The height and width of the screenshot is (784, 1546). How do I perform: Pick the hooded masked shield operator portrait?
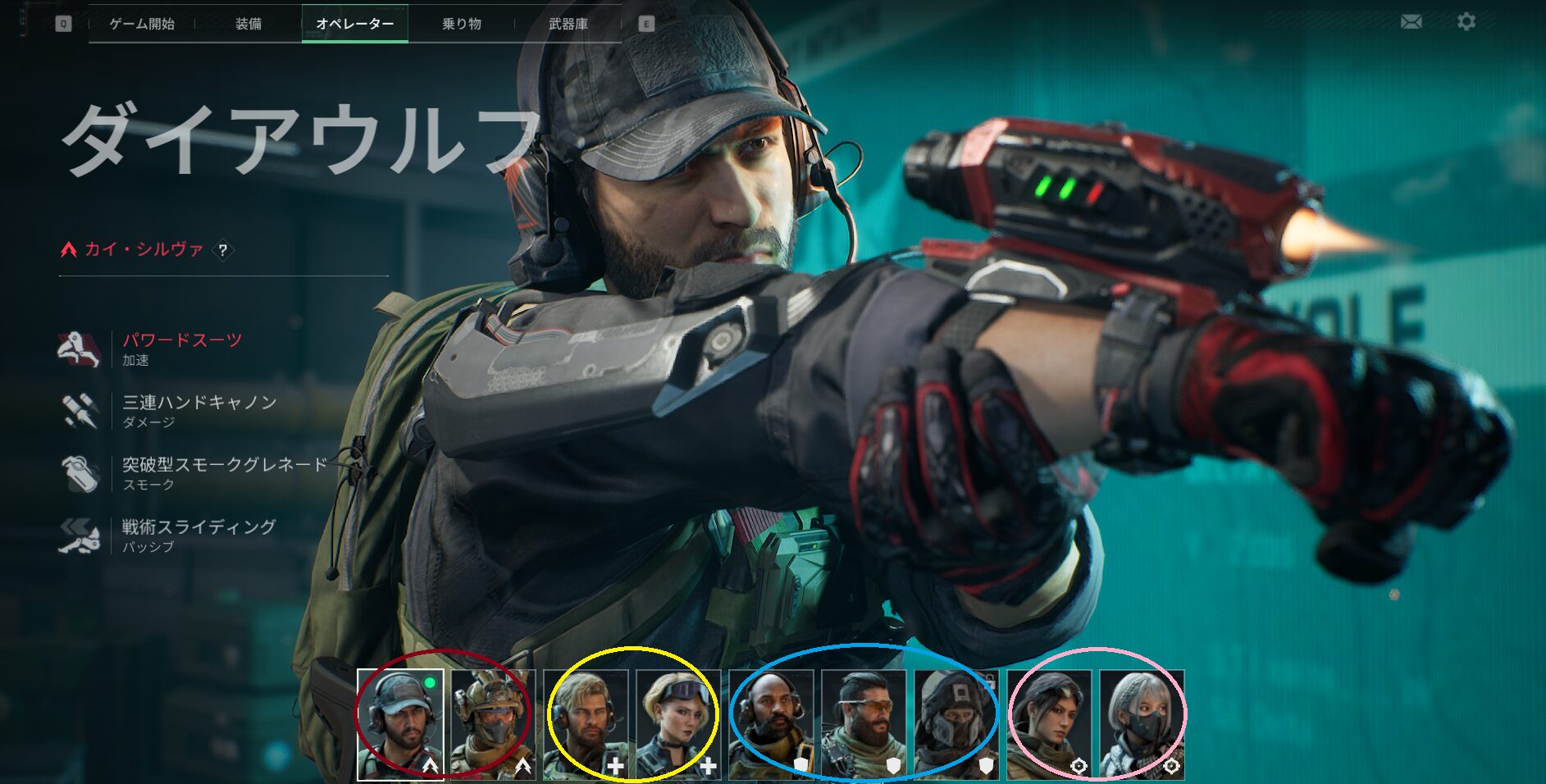click(957, 724)
